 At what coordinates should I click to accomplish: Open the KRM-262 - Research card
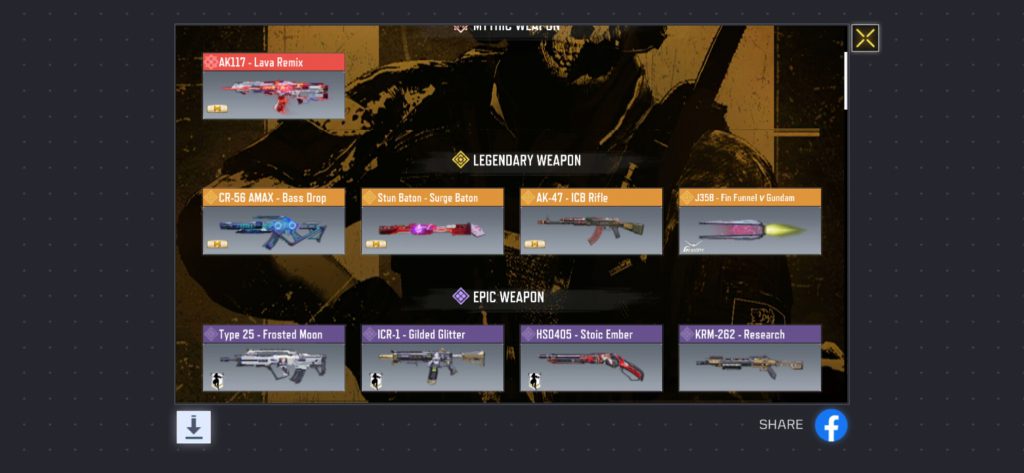(x=750, y=358)
